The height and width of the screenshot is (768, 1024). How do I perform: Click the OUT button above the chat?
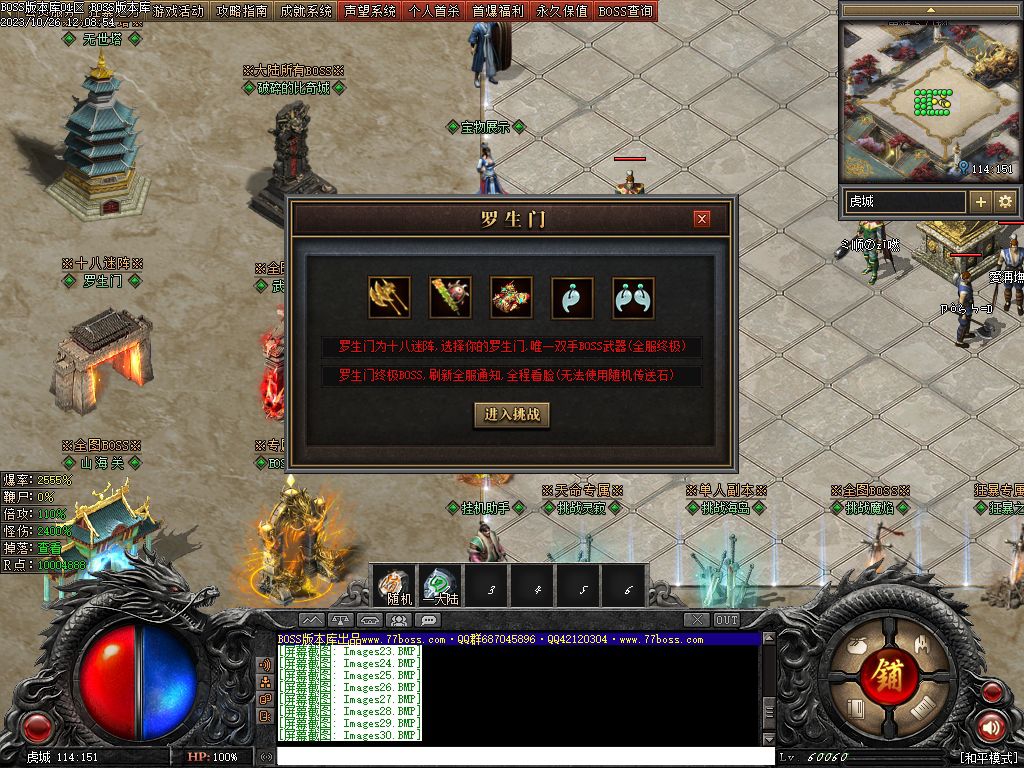tap(727, 620)
